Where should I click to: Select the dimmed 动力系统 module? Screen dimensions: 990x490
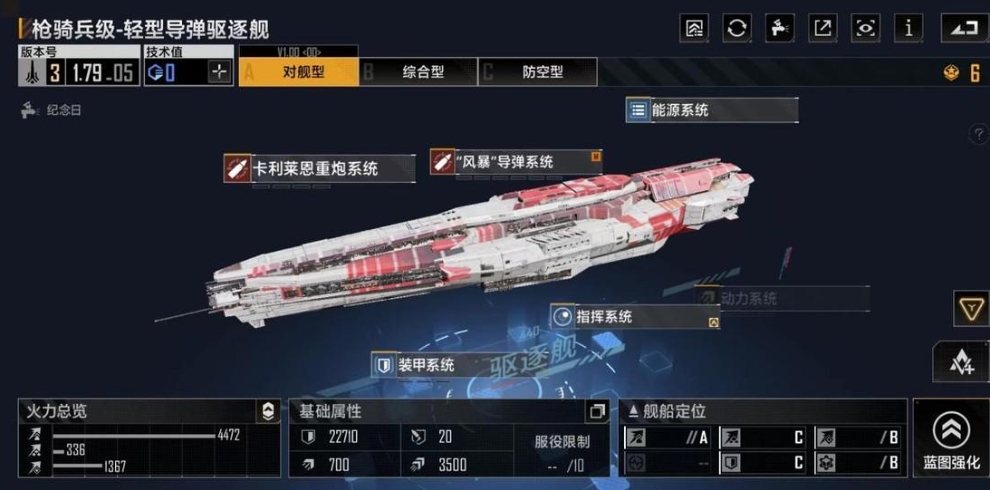coord(782,298)
